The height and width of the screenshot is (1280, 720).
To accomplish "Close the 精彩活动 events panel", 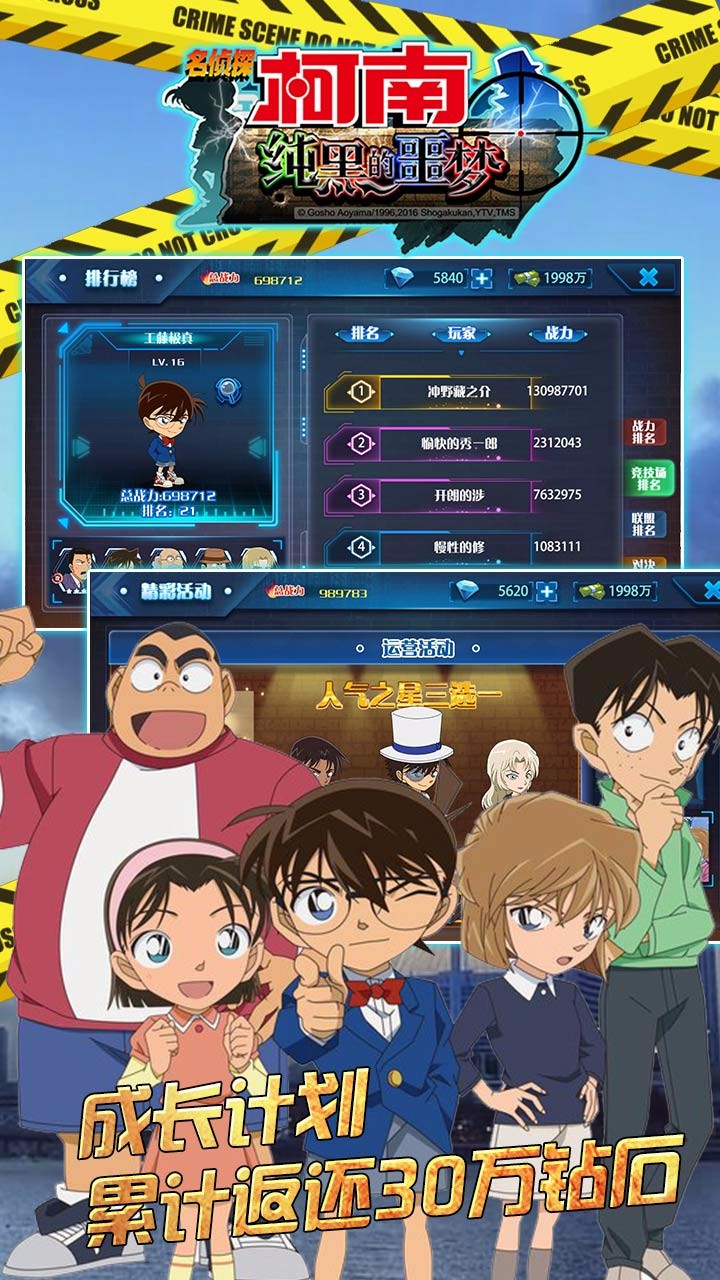I will coord(708,590).
